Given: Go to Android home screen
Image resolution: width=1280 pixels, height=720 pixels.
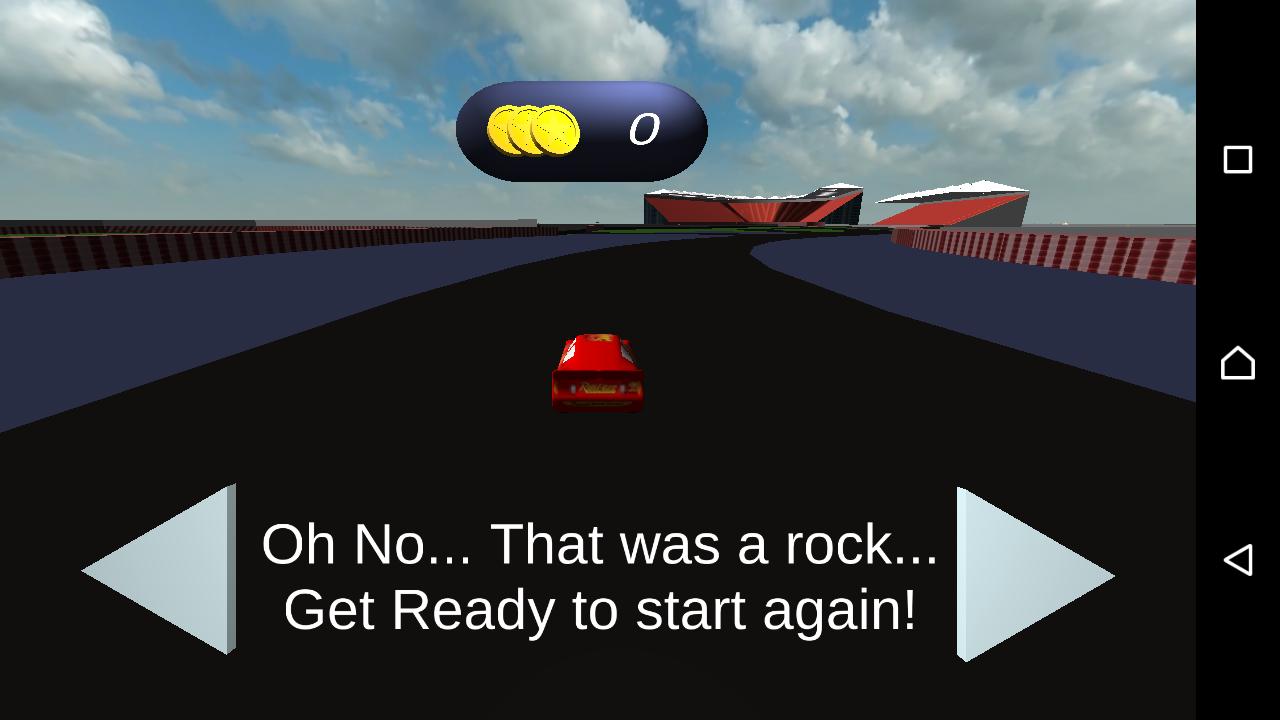Looking at the screenshot, I should click(x=1238, y=362).
